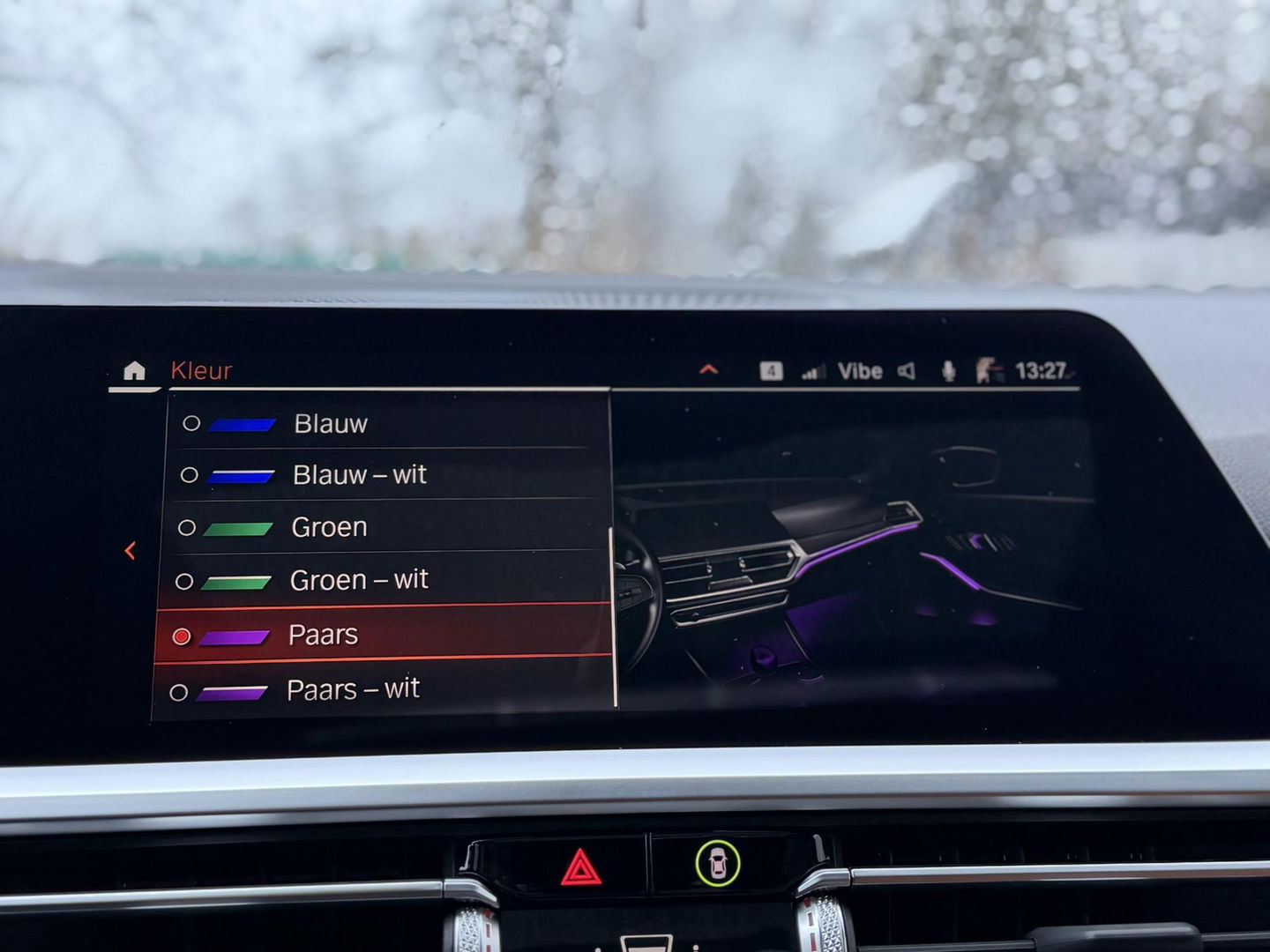1270x952 pixels.
Task: Go back using the left-pointing chevron
Action: 130,550
